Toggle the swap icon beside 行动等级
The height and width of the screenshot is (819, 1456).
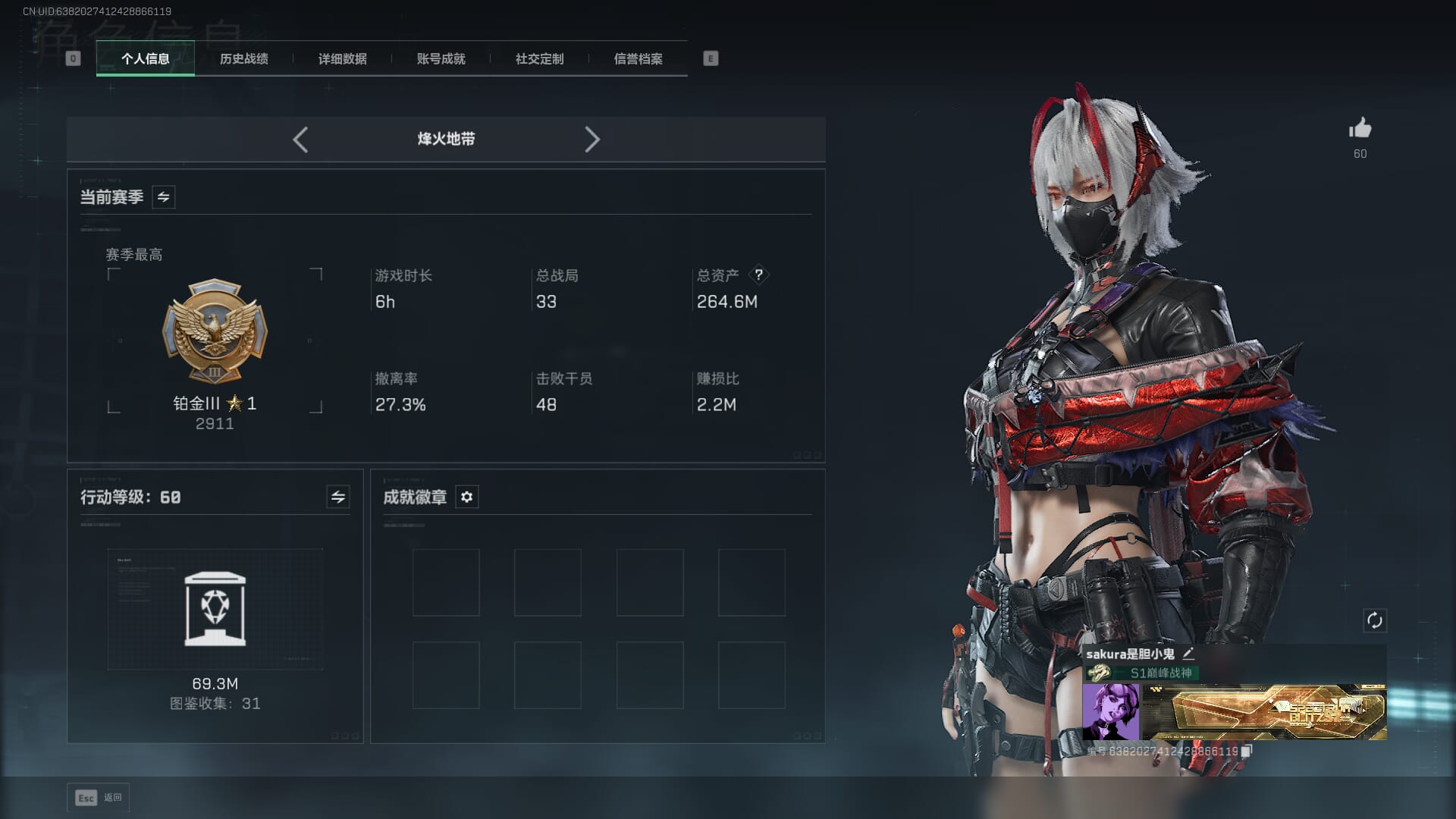click(x=337, y=497)
